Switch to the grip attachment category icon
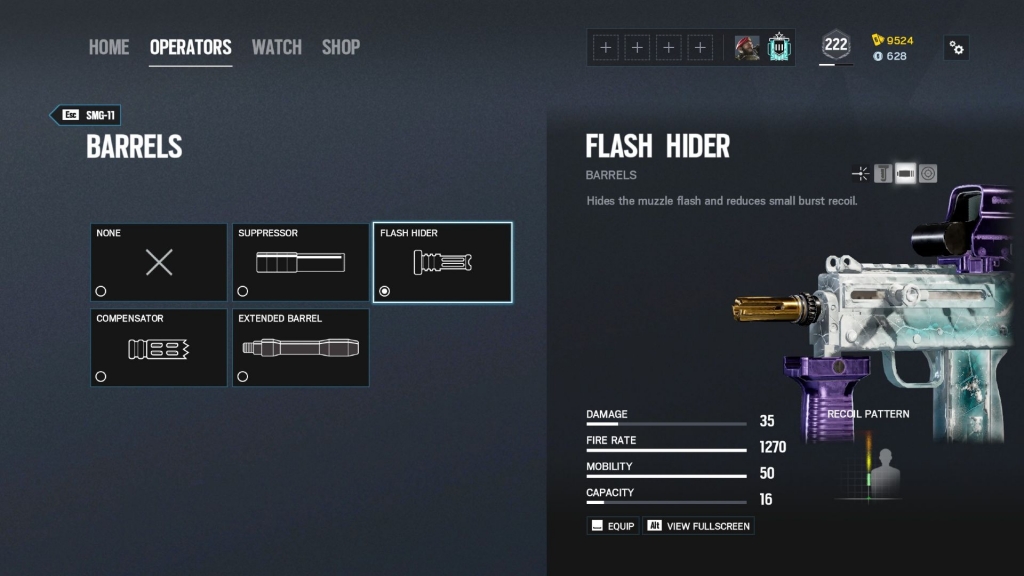Viewport: 1024px width, 576px height. (883, 174)
